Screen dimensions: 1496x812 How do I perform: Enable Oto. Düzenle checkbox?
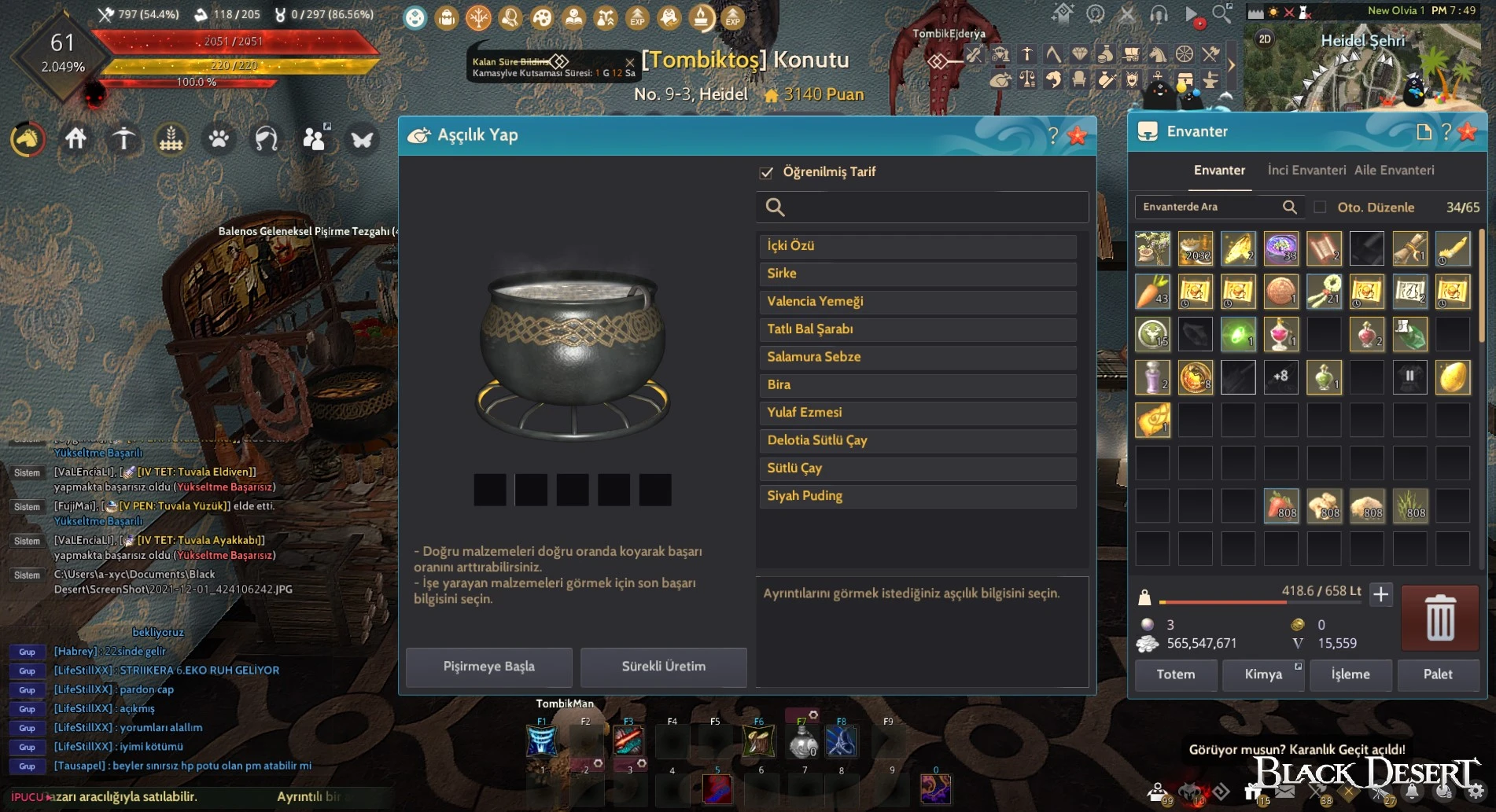pos(1320,208)
